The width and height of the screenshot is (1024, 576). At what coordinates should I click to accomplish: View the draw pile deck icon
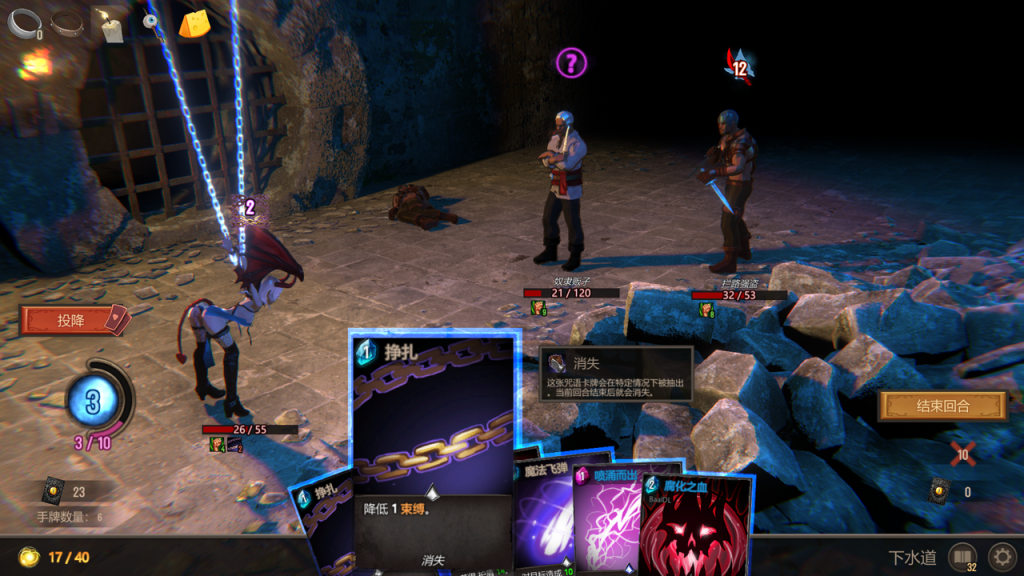point(53,492)
